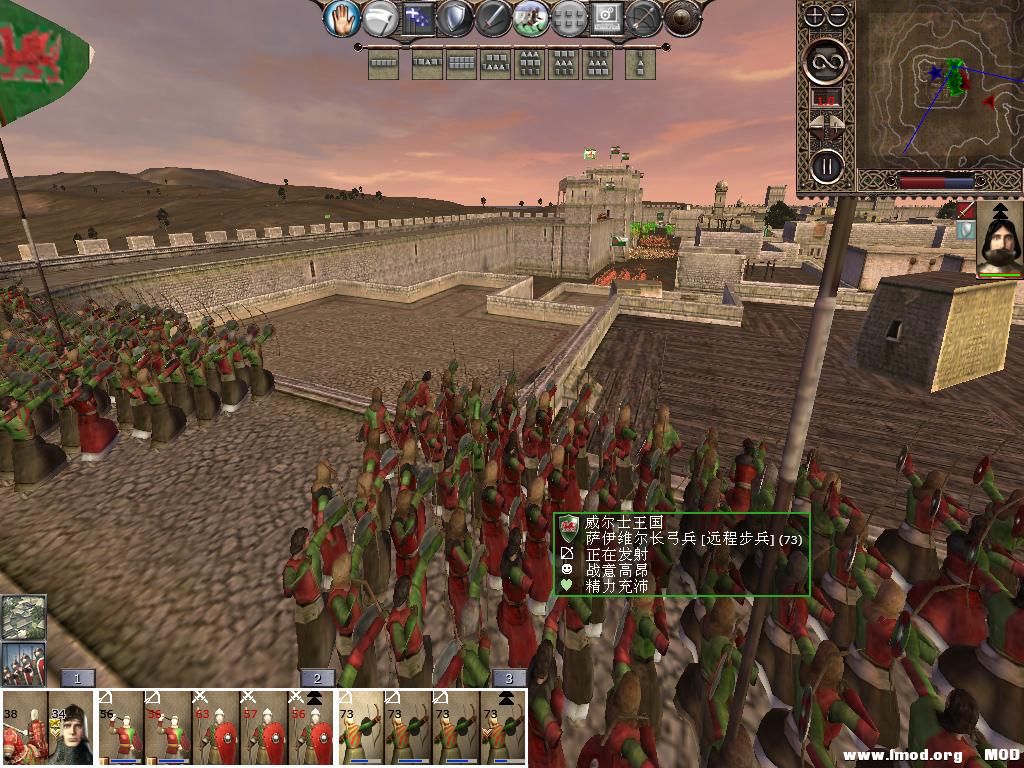The height and width of the screenshot is (768, 1024).
Task: Open the castle overview thumbnail
Action: [x=23, y=618]
